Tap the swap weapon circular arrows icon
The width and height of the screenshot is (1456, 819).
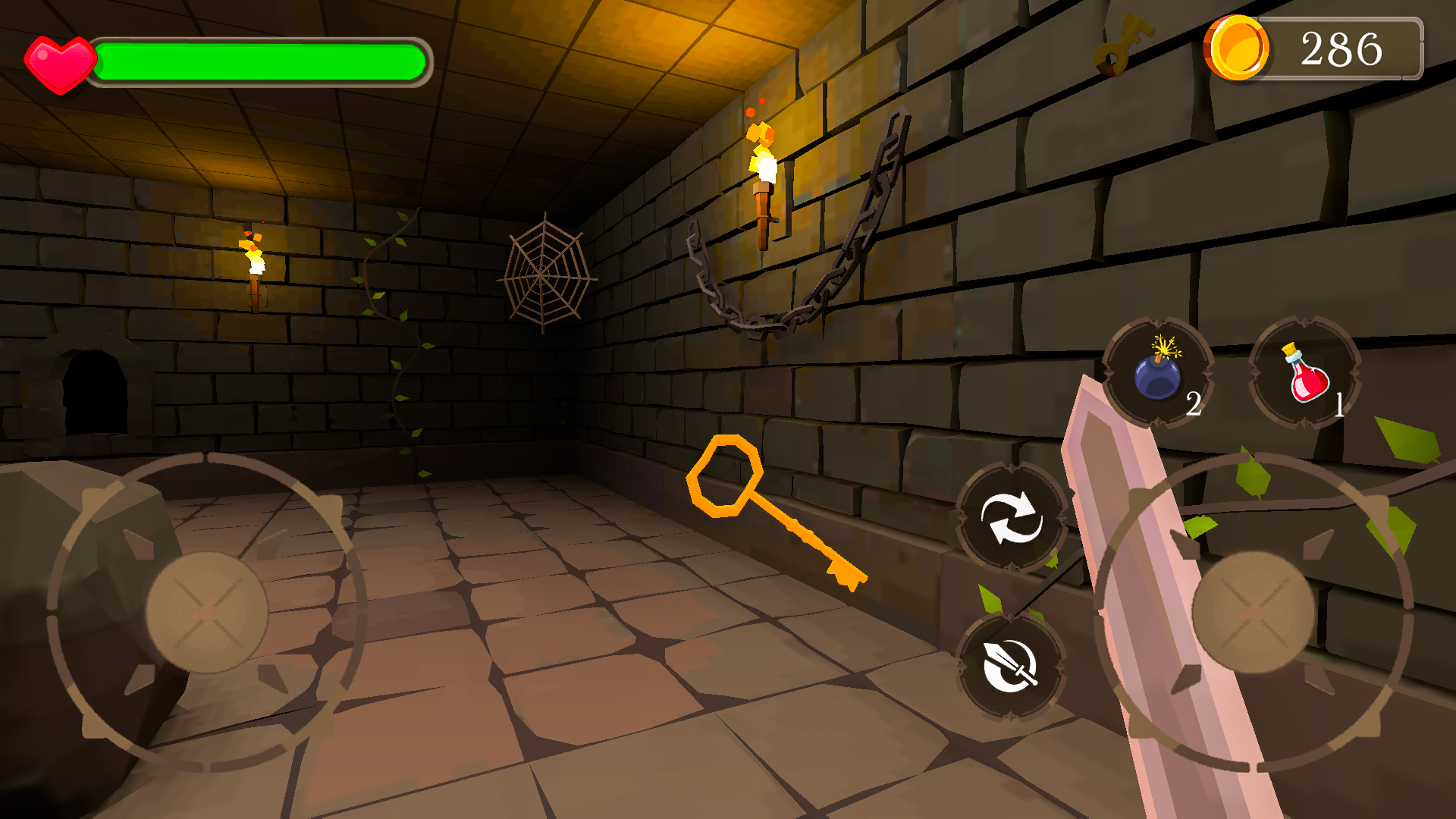pyautogui.click(x=1011, y=523)
